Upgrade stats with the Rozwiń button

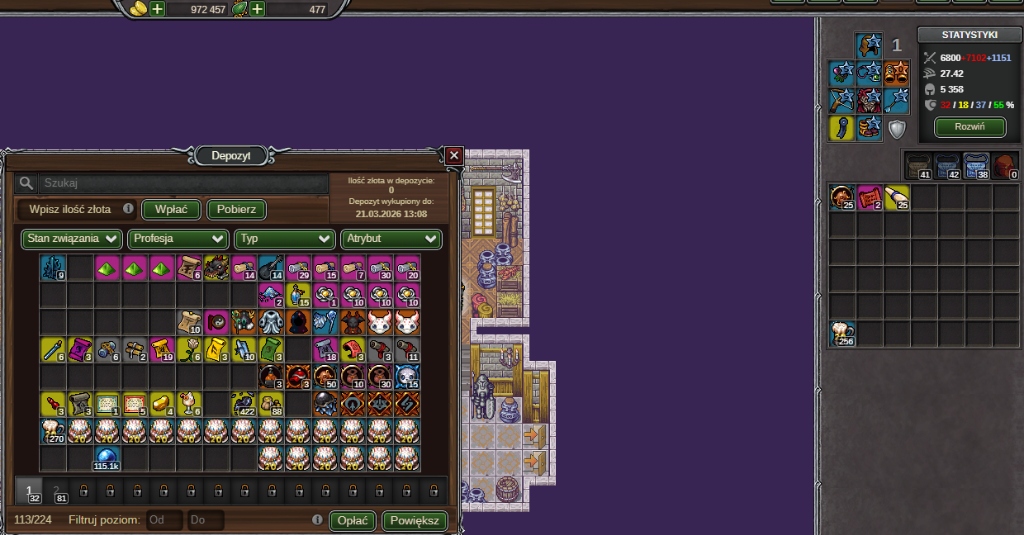[970, 127]
